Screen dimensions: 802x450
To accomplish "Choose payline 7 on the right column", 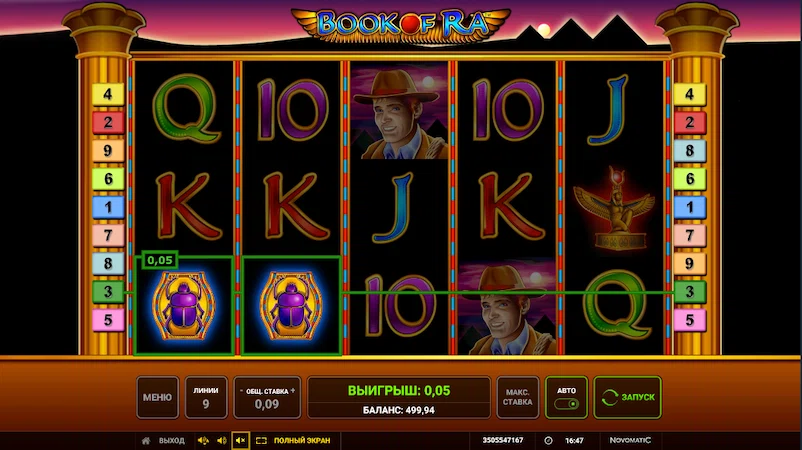I will coord(688,235).
